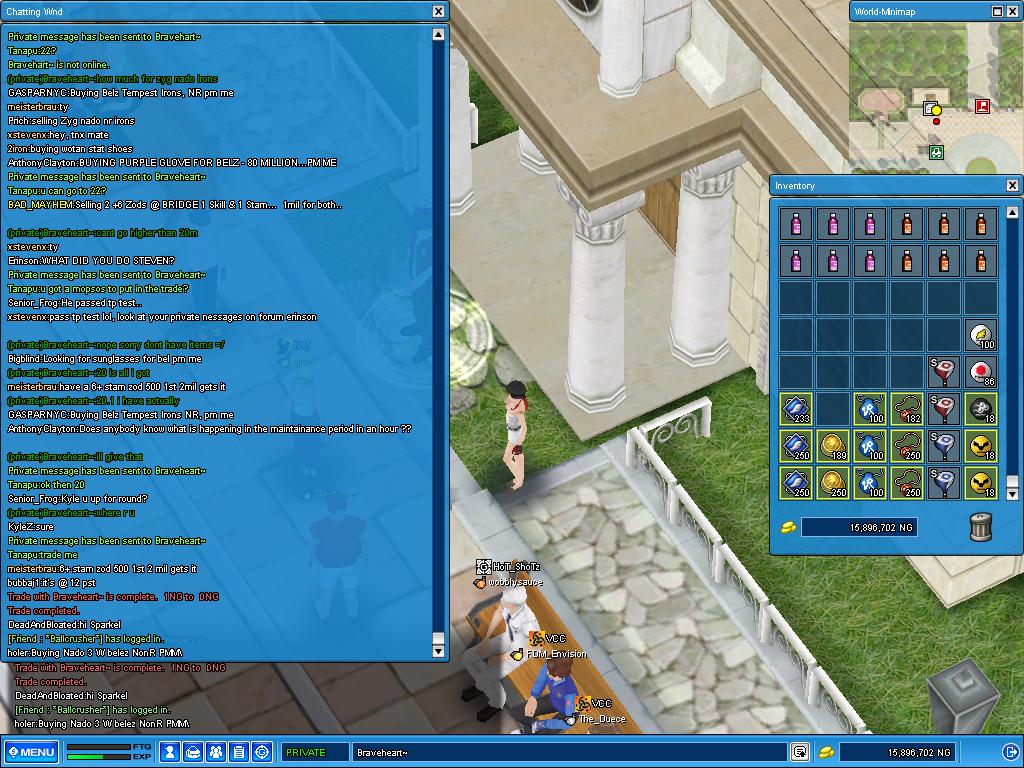Viewport: 1024px width, 768px height.
Task: Open the character profile icon in bottom bar
Action: coord(170,752)
